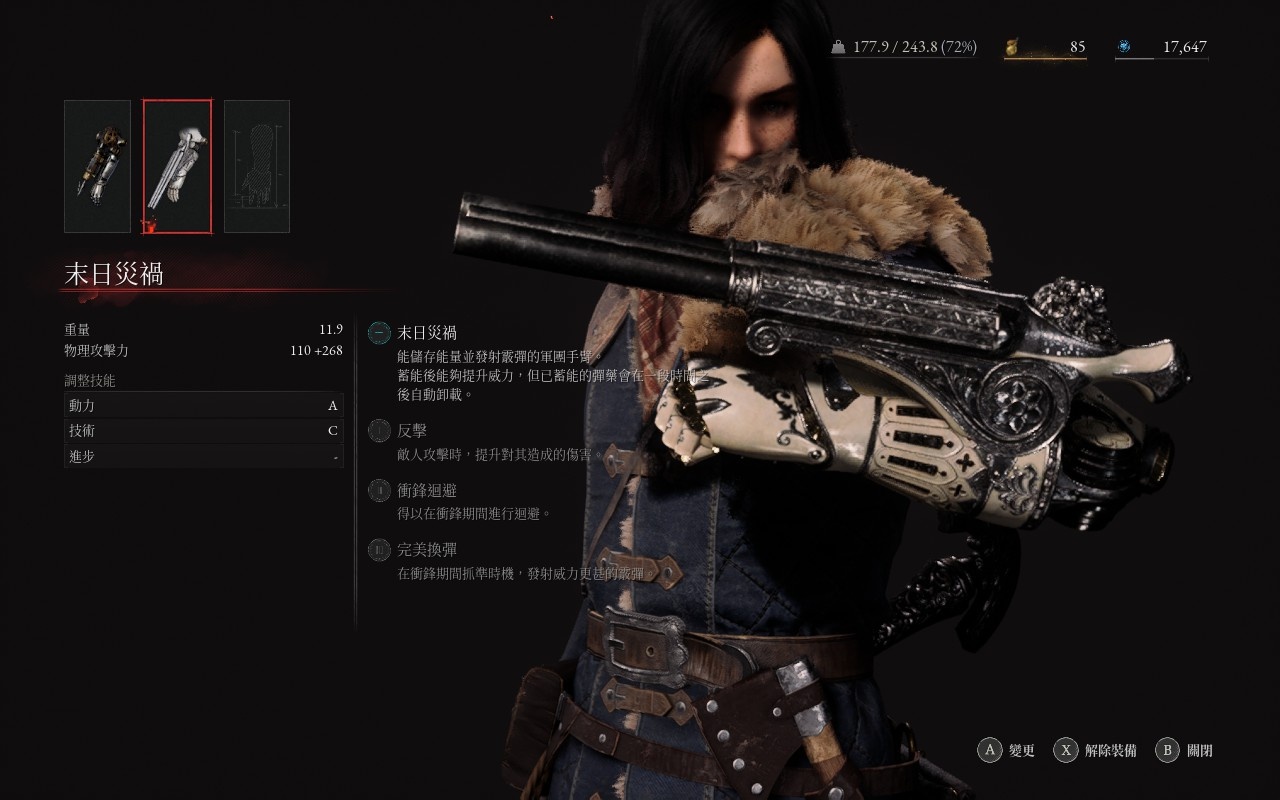Click the 進步 scaling row
1280x800 pixels.
203,456
